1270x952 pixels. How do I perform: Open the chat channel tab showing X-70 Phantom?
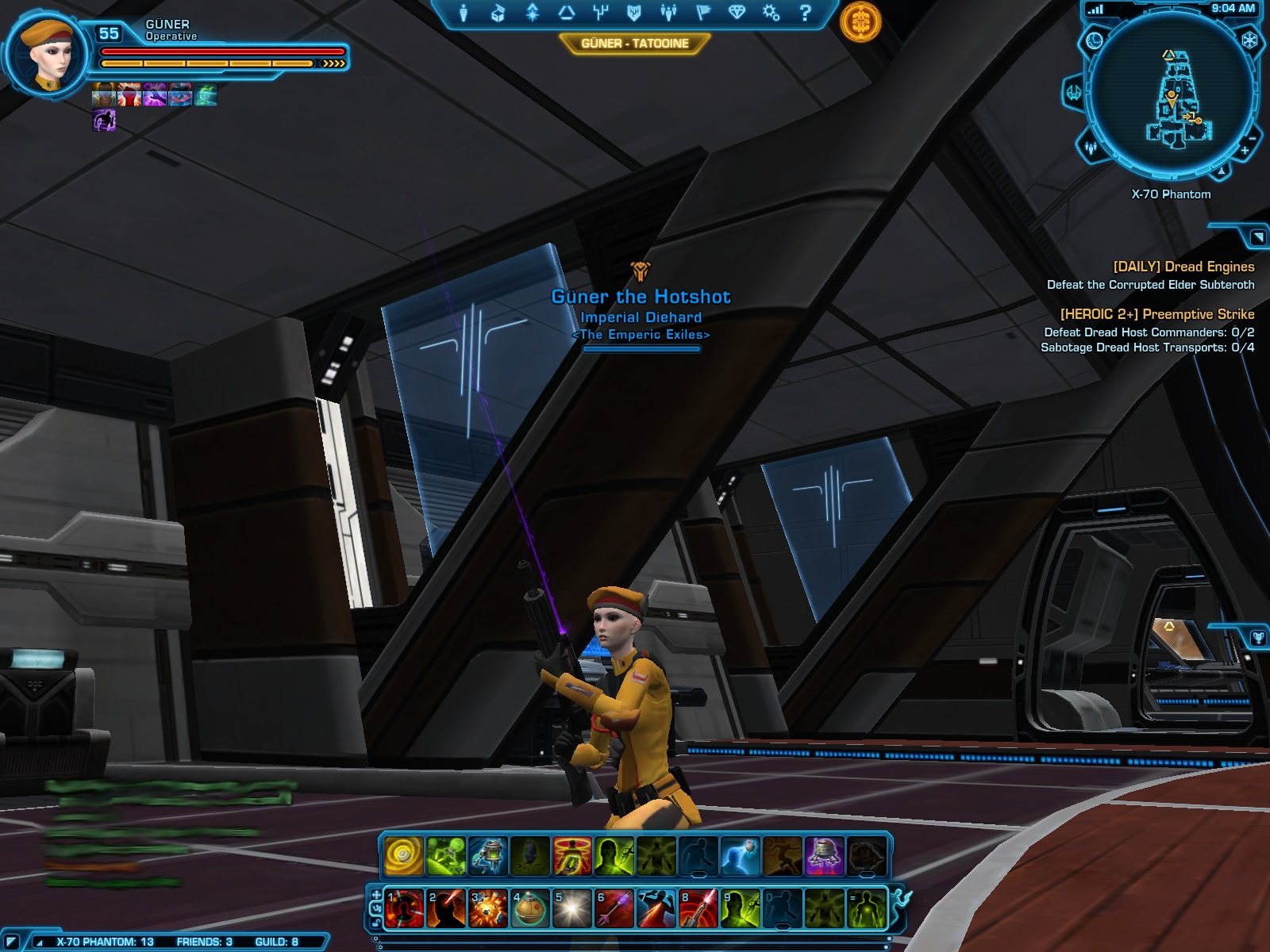104,942
